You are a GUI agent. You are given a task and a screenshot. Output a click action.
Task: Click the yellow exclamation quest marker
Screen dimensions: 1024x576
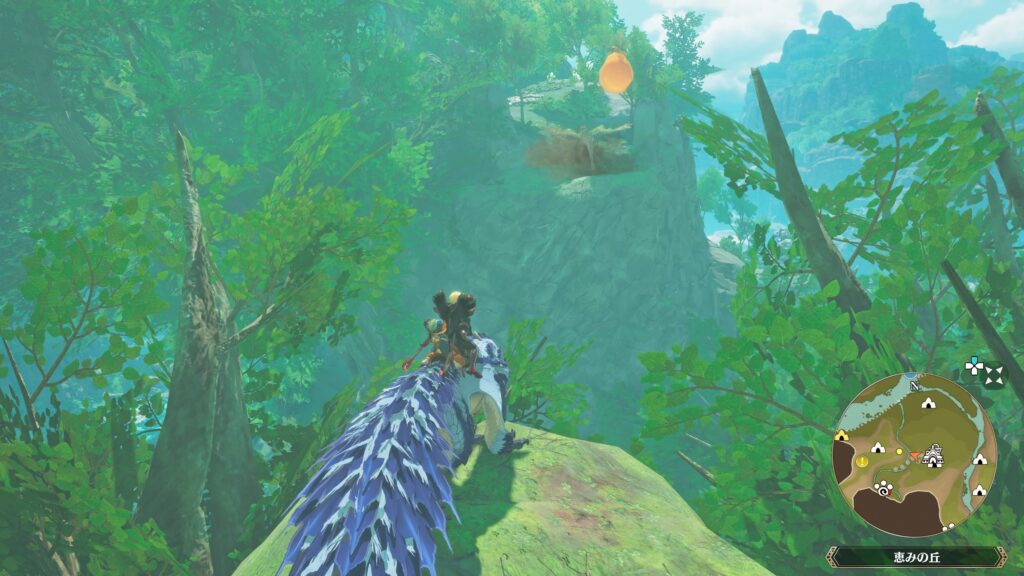(x=864, y=462)
